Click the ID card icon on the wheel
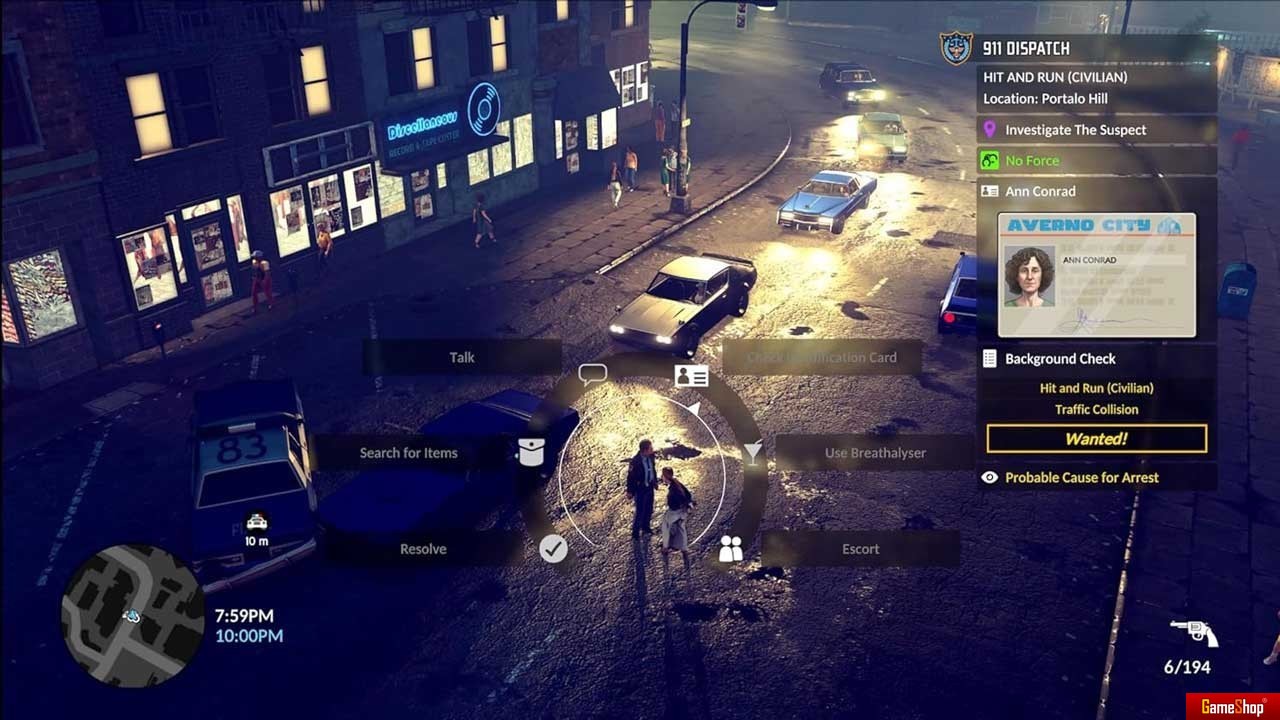 691,376
